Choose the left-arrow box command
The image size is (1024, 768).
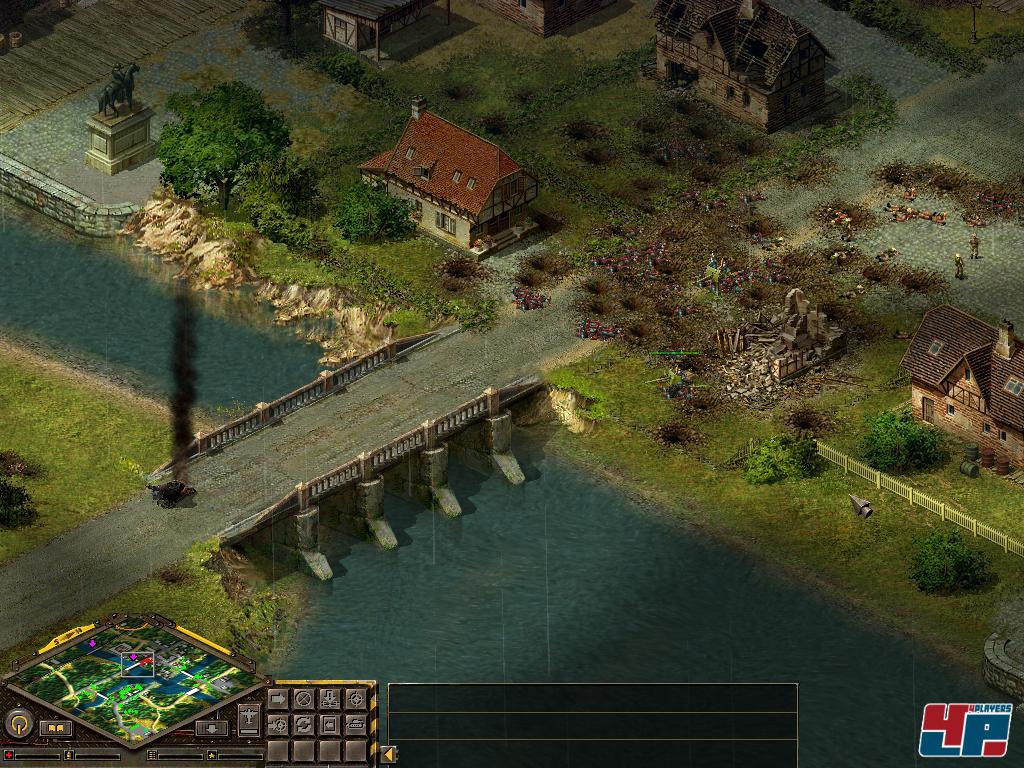click(329, 725)
